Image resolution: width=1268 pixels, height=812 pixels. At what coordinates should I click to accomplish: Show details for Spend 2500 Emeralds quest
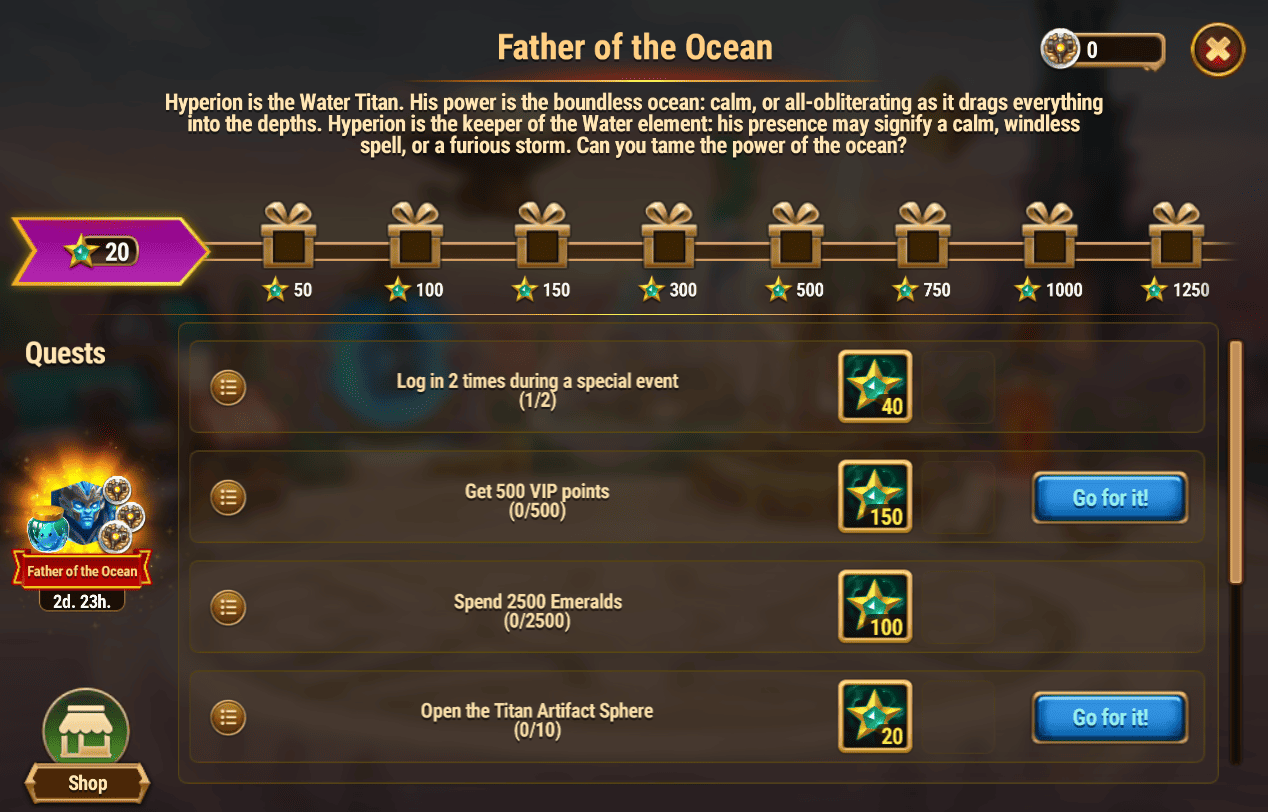point(229,607)
